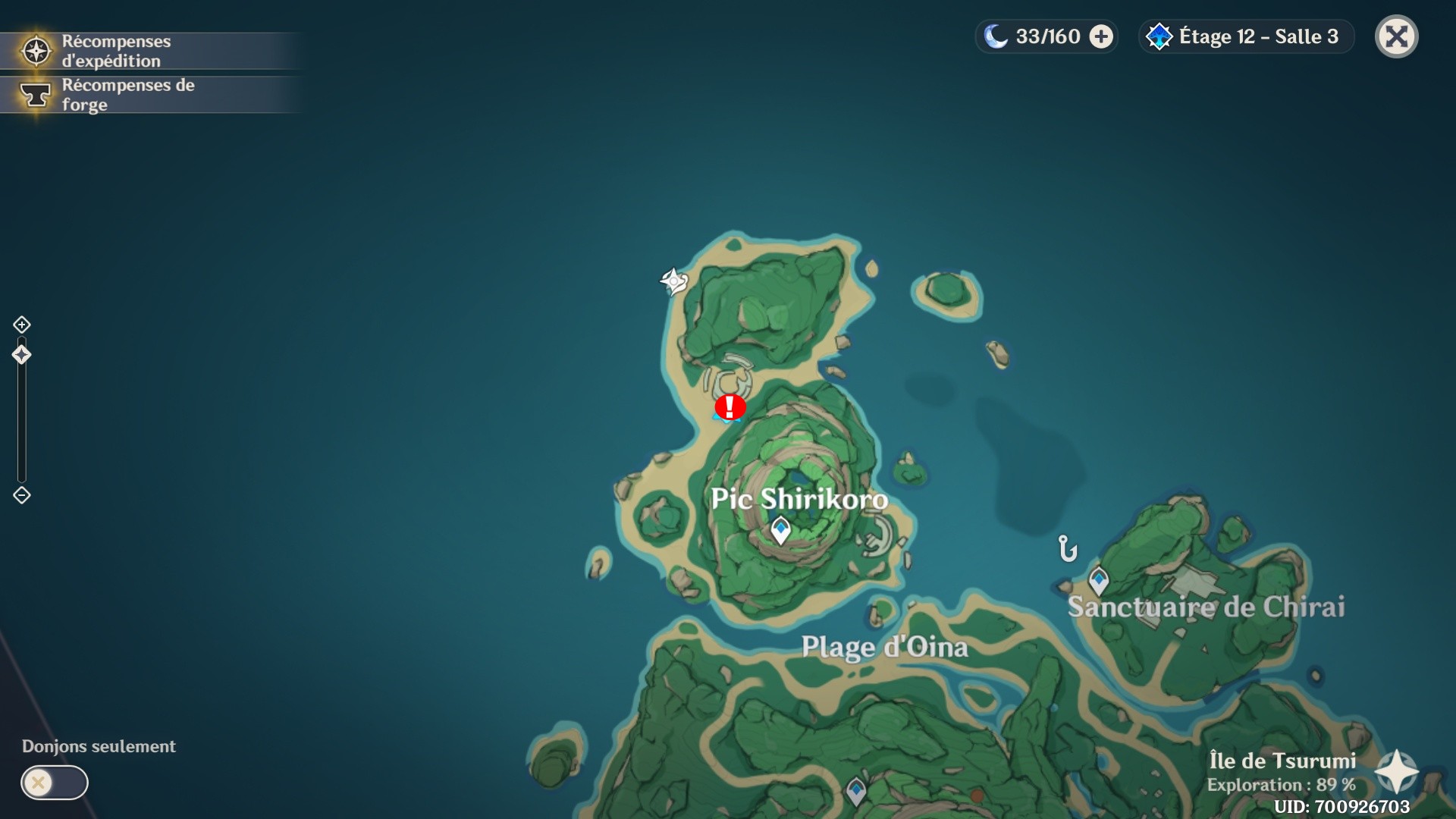Add resin with the plus button
This screenshot has width=1456, height=819.
(1101, 36)
